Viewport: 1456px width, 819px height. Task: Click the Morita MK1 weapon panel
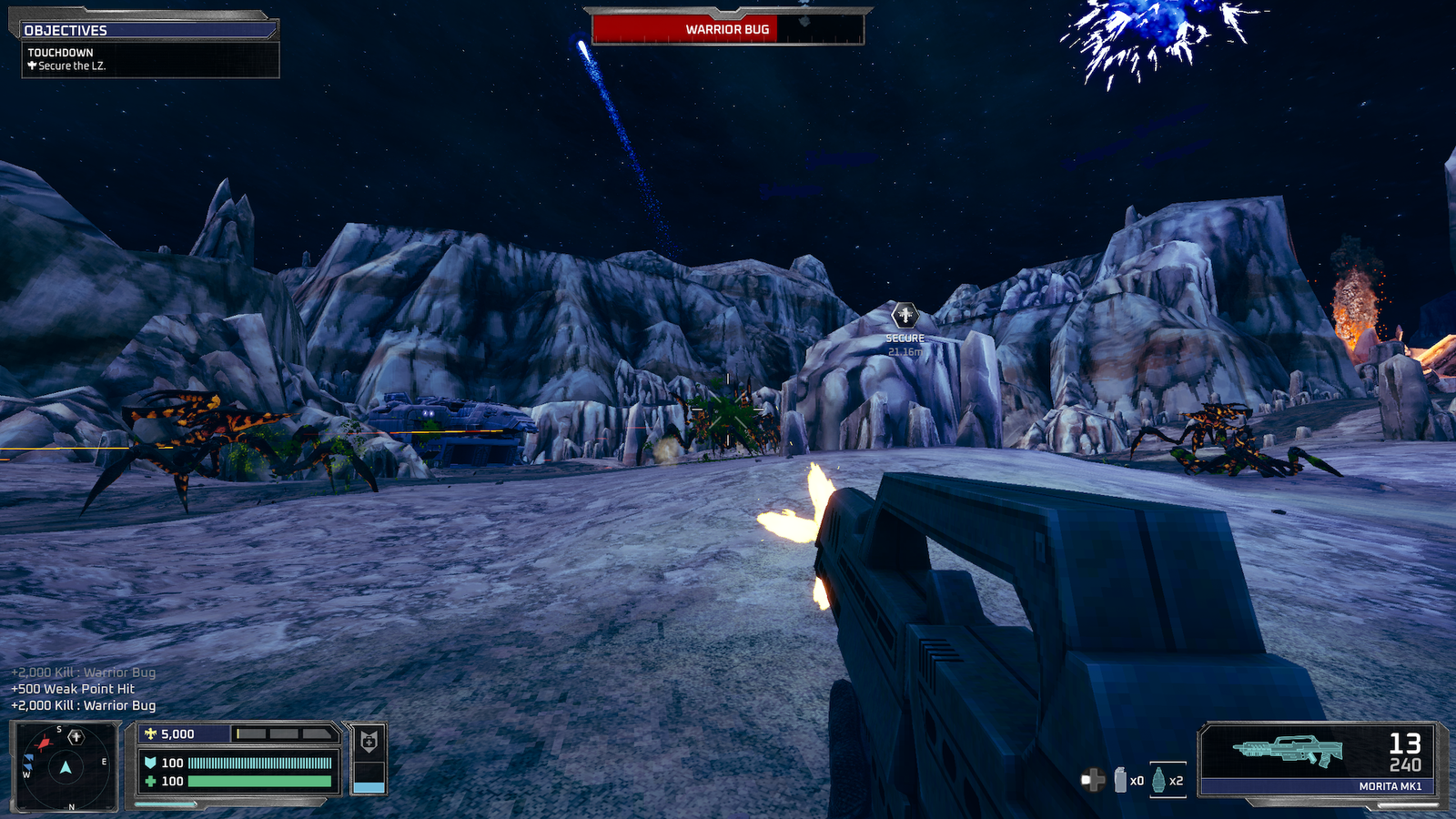click(1319, 759)
